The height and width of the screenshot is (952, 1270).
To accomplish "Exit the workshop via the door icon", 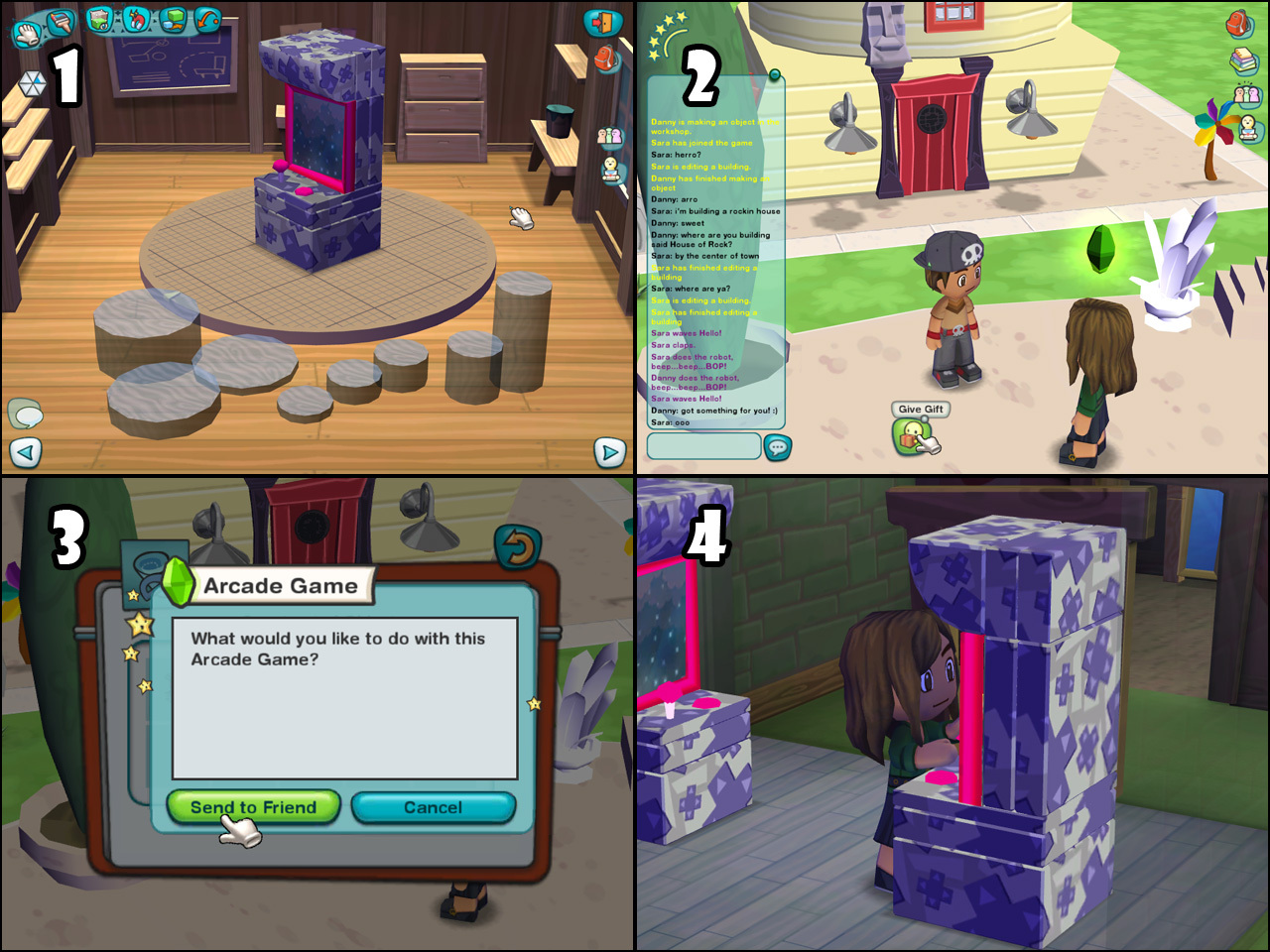I will (x=602, y=23).
